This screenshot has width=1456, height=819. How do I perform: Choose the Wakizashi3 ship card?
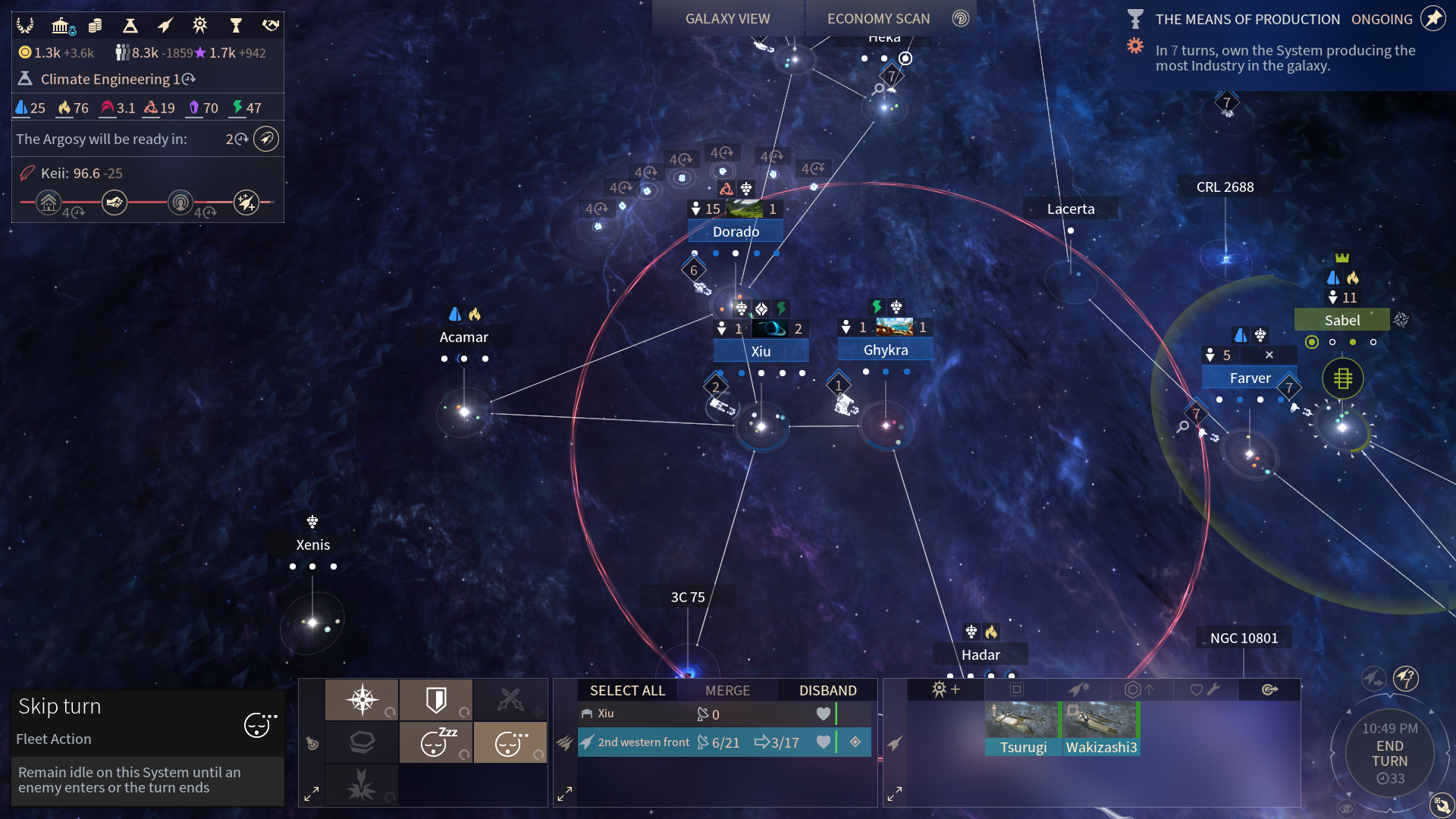click(x=1101, y=728)
